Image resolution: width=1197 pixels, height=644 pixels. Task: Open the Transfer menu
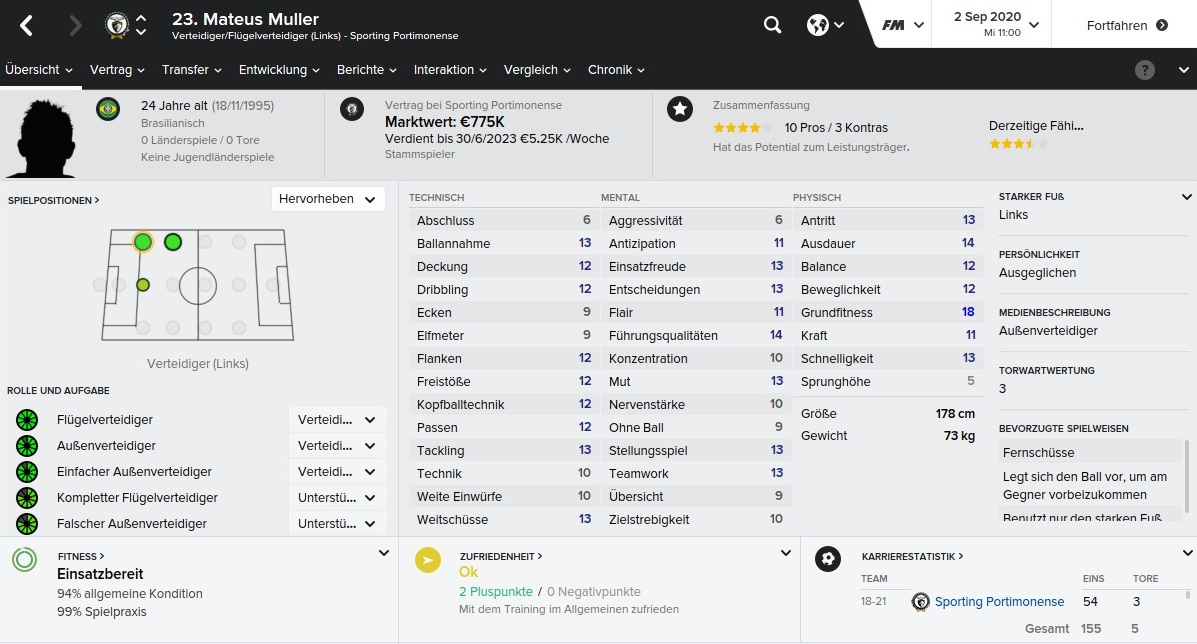(192, 70)
